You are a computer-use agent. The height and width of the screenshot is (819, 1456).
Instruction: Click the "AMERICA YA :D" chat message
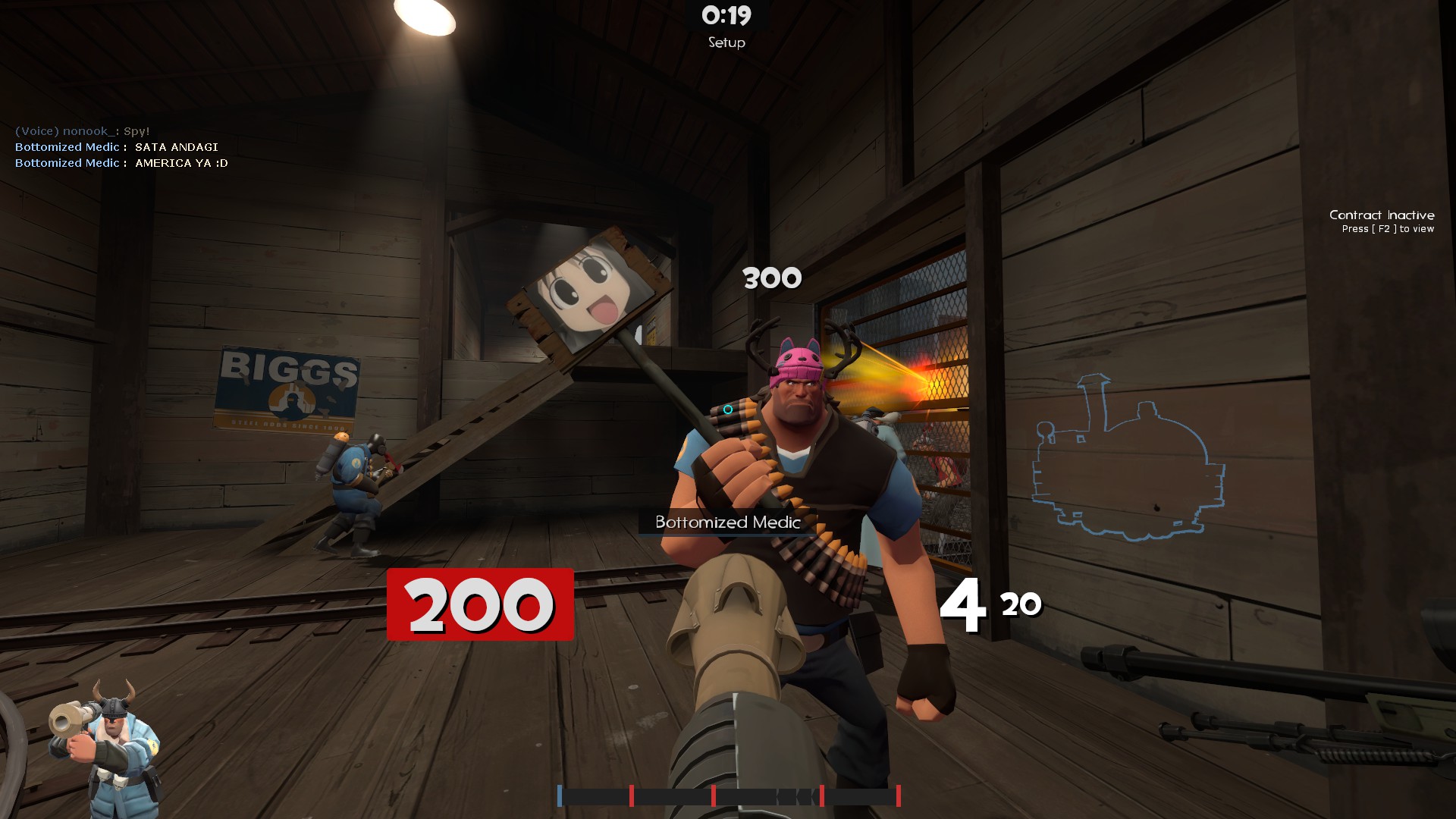point(181,163)
